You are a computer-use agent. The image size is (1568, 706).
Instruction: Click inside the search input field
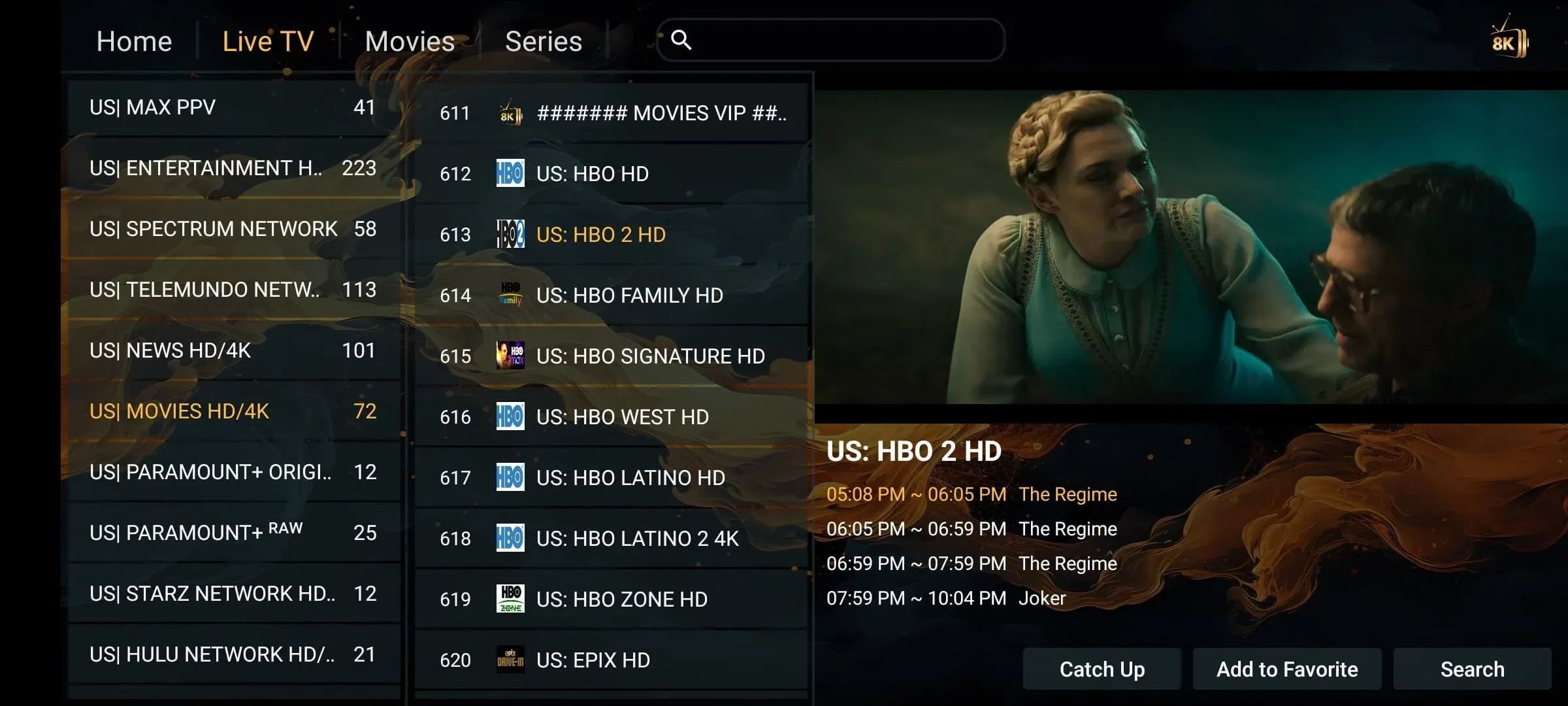(830, 41)
